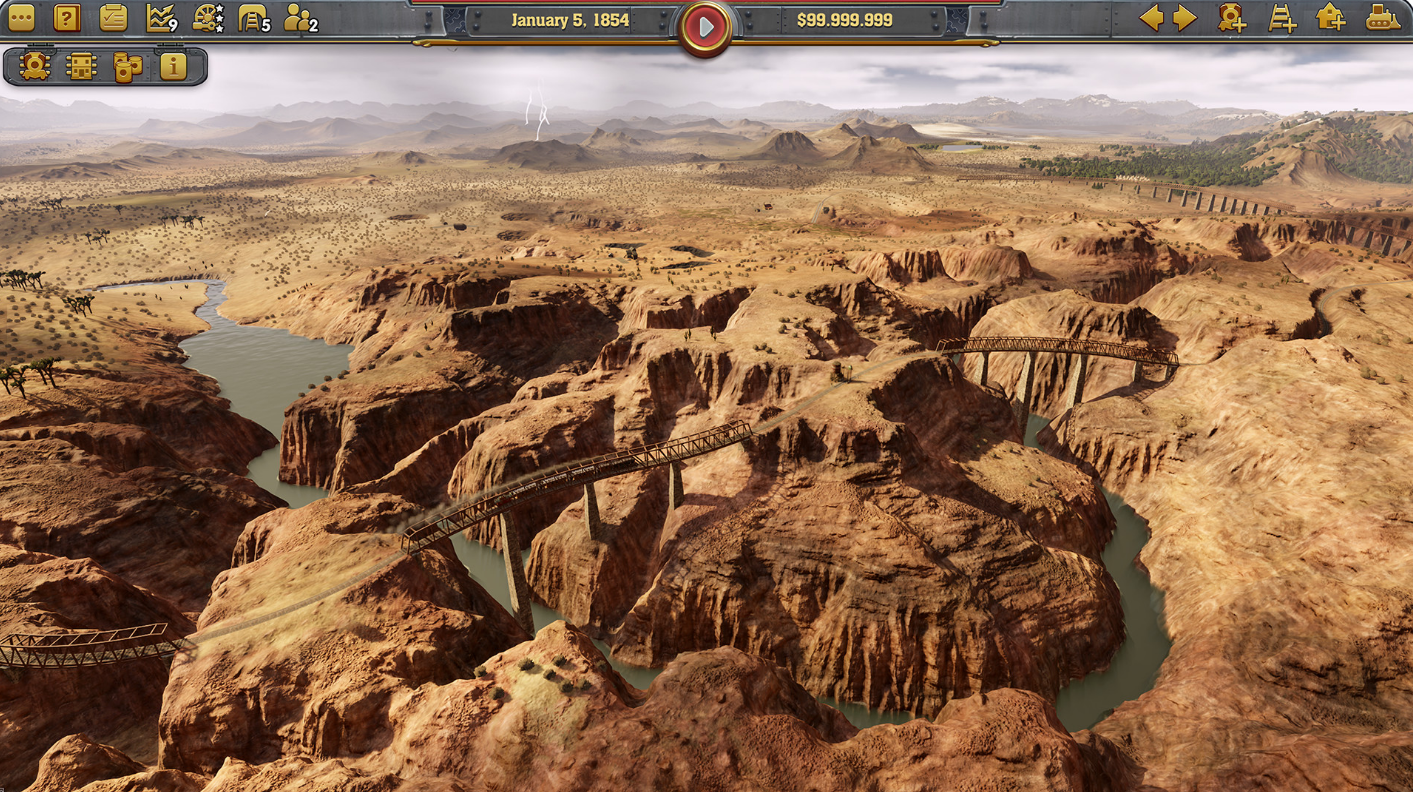This screenshot has width=1413, height=792.
Task: Construct a new building
Action: (1331, 18)
